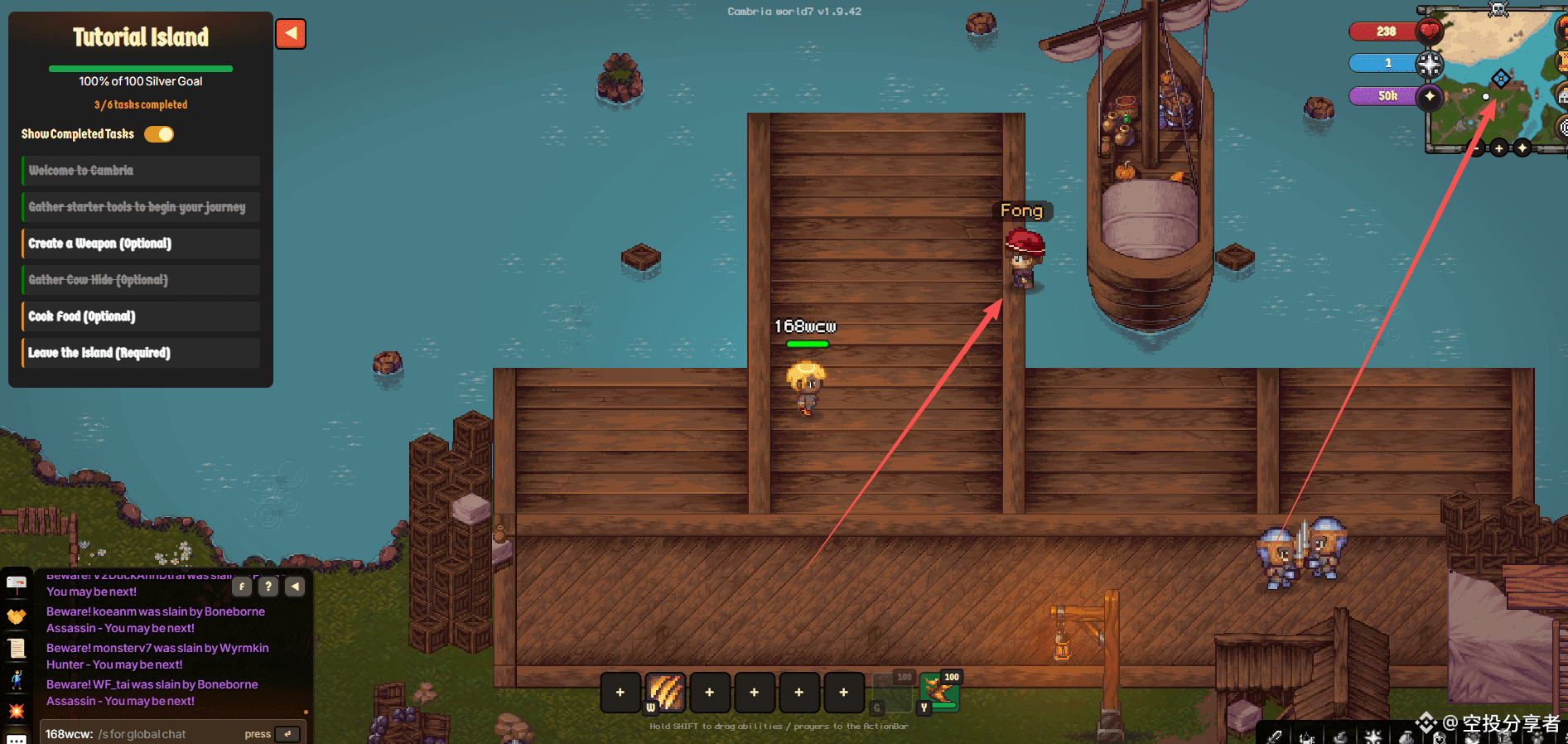Click the star button under the minimap
This screenshot has width=1568, height=744.
coord(1522,148)
